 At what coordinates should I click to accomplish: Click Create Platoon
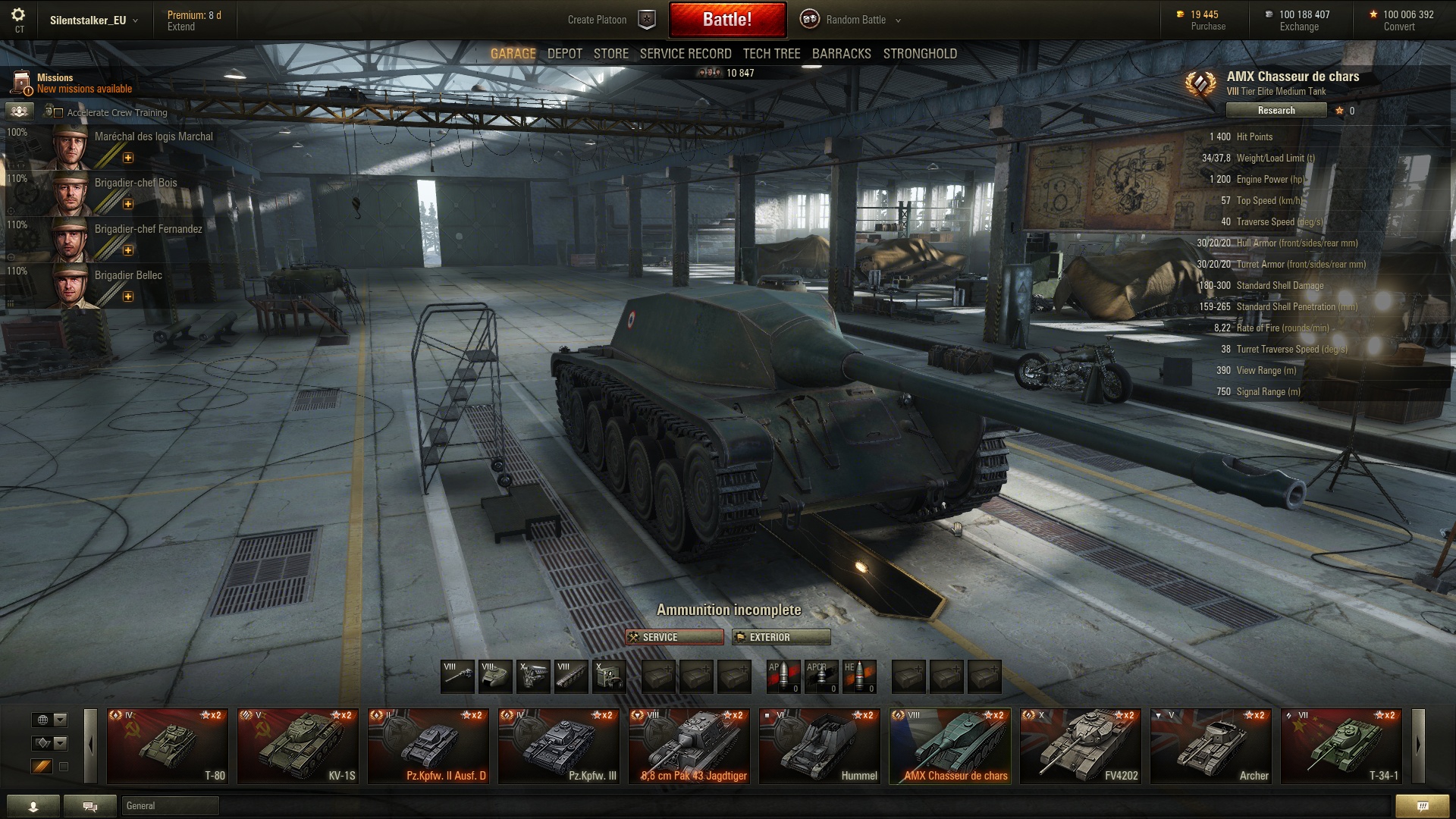pos(597,20)
